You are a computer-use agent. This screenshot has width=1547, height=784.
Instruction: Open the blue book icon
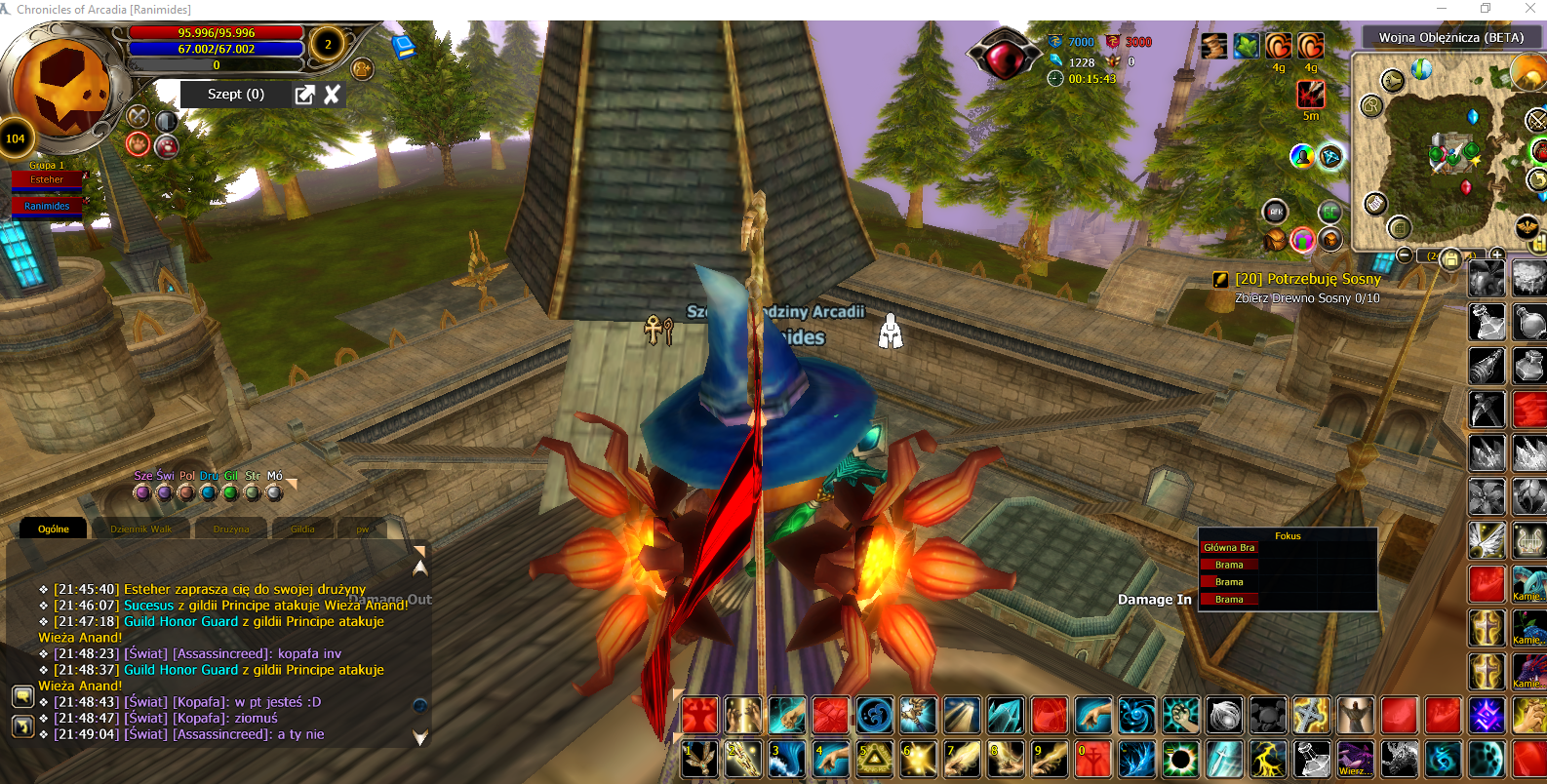pos(403,46)
